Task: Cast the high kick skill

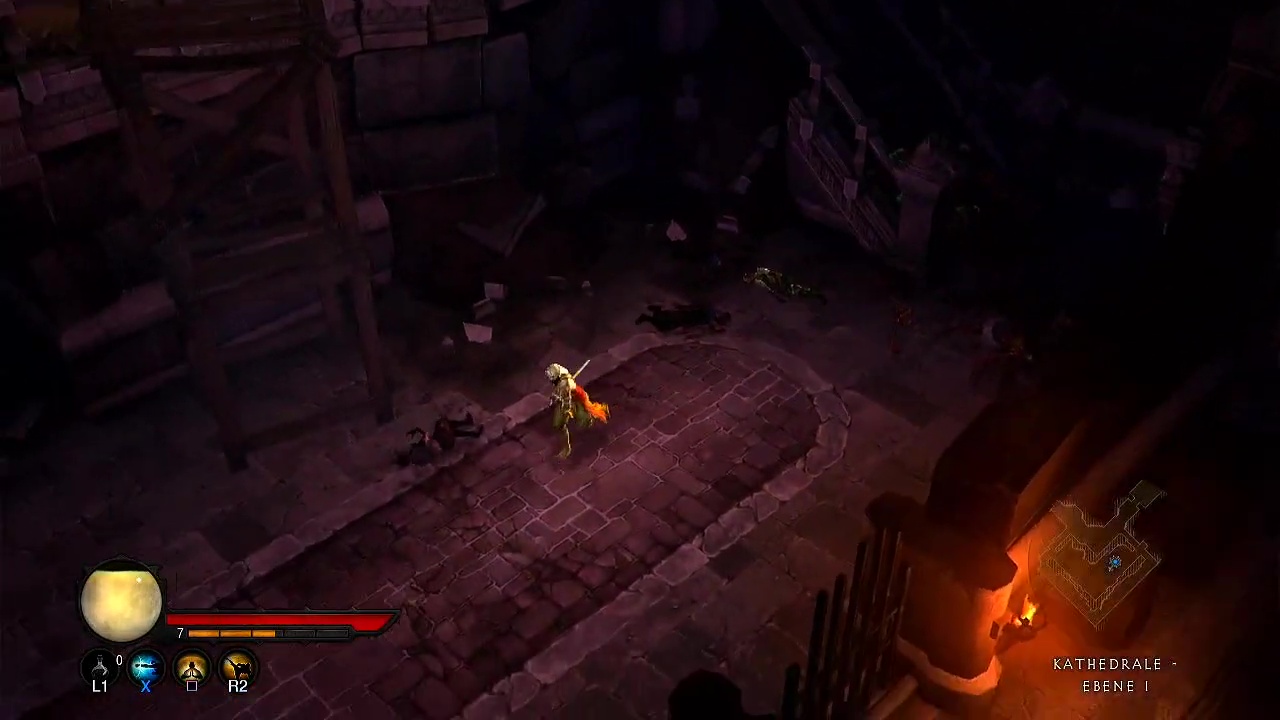Action: tap(238, 665)
